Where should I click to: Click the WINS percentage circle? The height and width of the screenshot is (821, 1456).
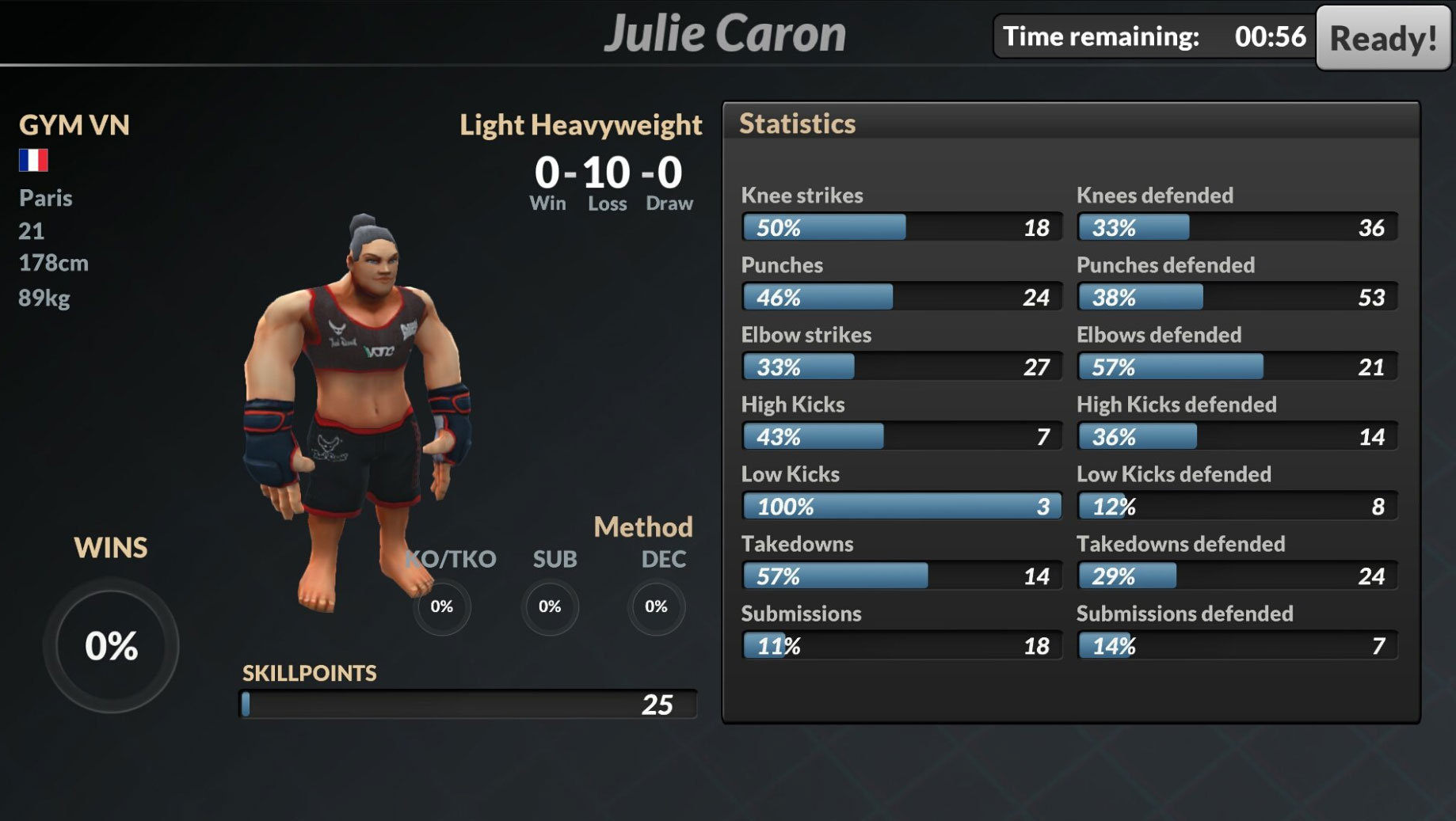[x=111, y=646]
